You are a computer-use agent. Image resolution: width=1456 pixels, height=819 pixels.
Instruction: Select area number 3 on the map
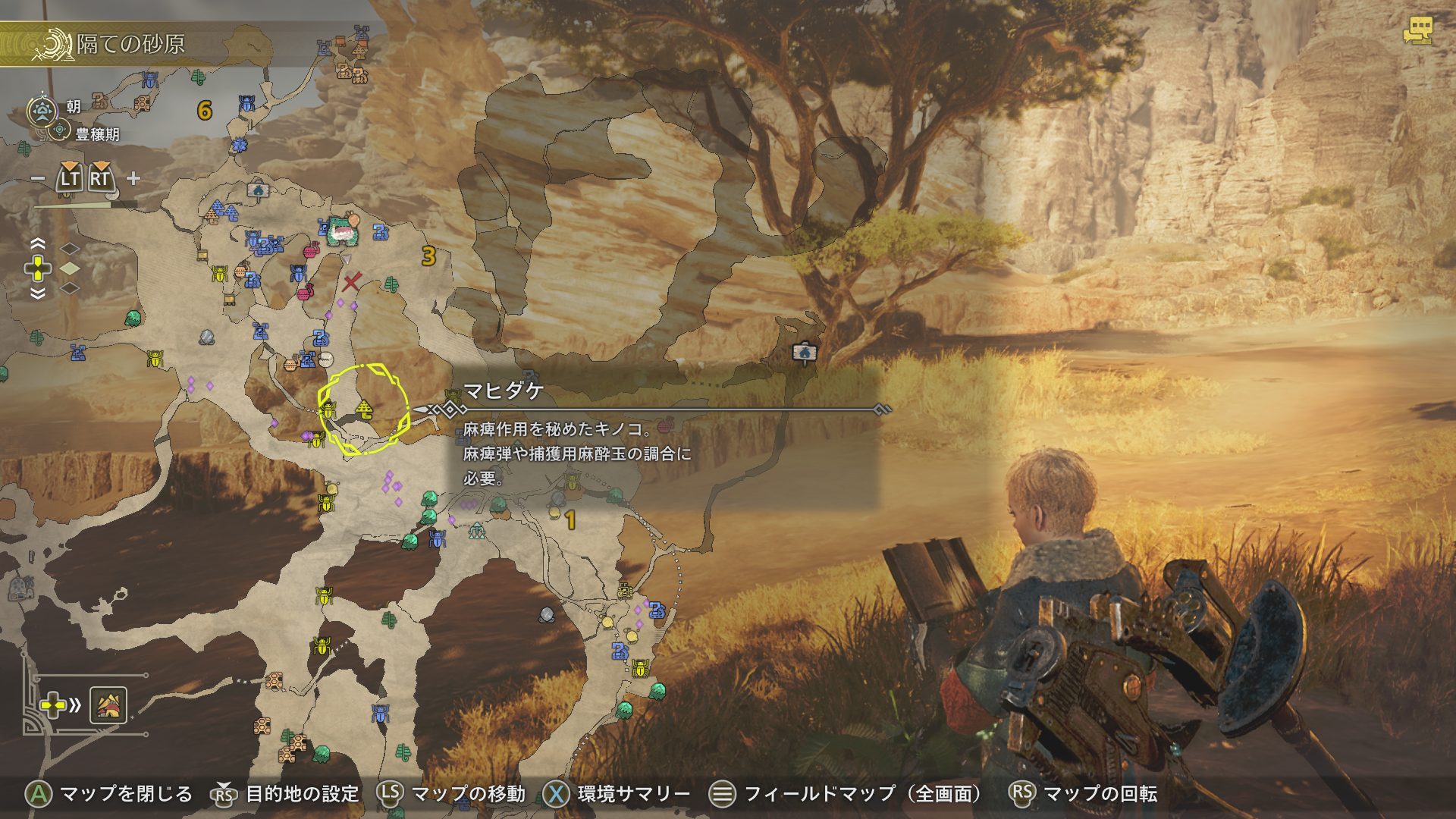pyautogui.click(x=428, y=257)
